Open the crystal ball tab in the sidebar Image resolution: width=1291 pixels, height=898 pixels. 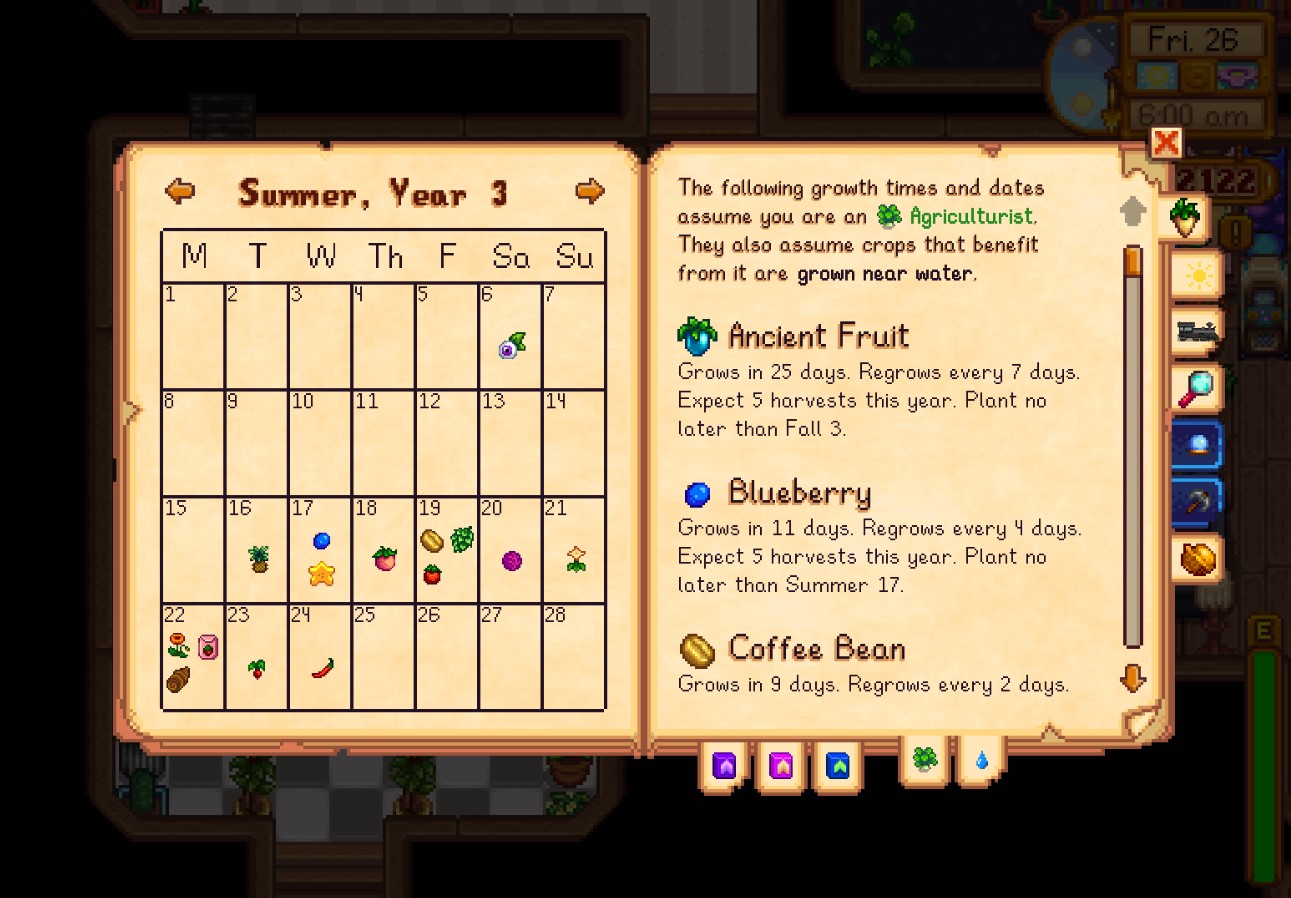click(x=1197, y=446)
